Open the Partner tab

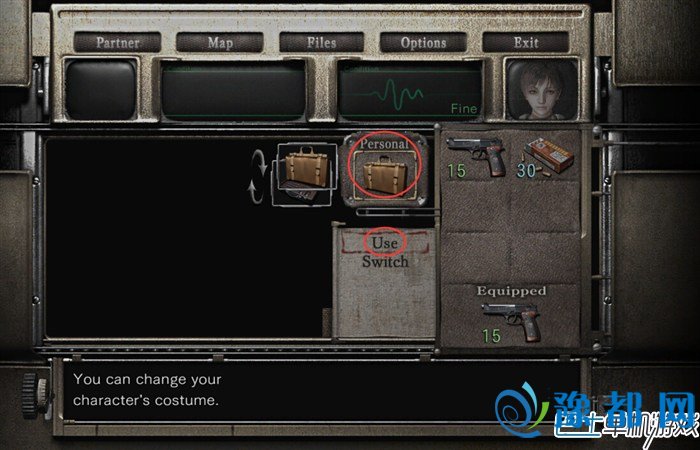pyautogui.click(x=115, y=42)
